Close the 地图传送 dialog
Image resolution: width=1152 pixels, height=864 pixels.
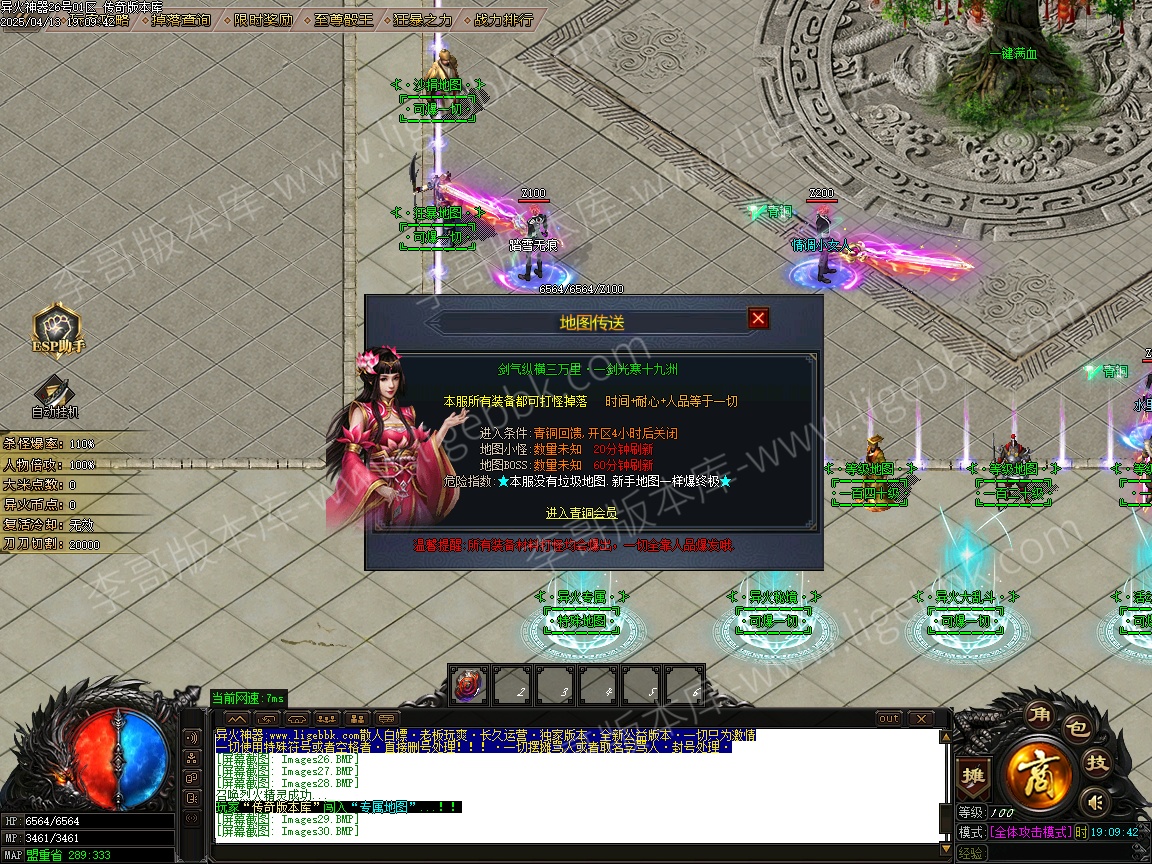[x=759, y=318]
